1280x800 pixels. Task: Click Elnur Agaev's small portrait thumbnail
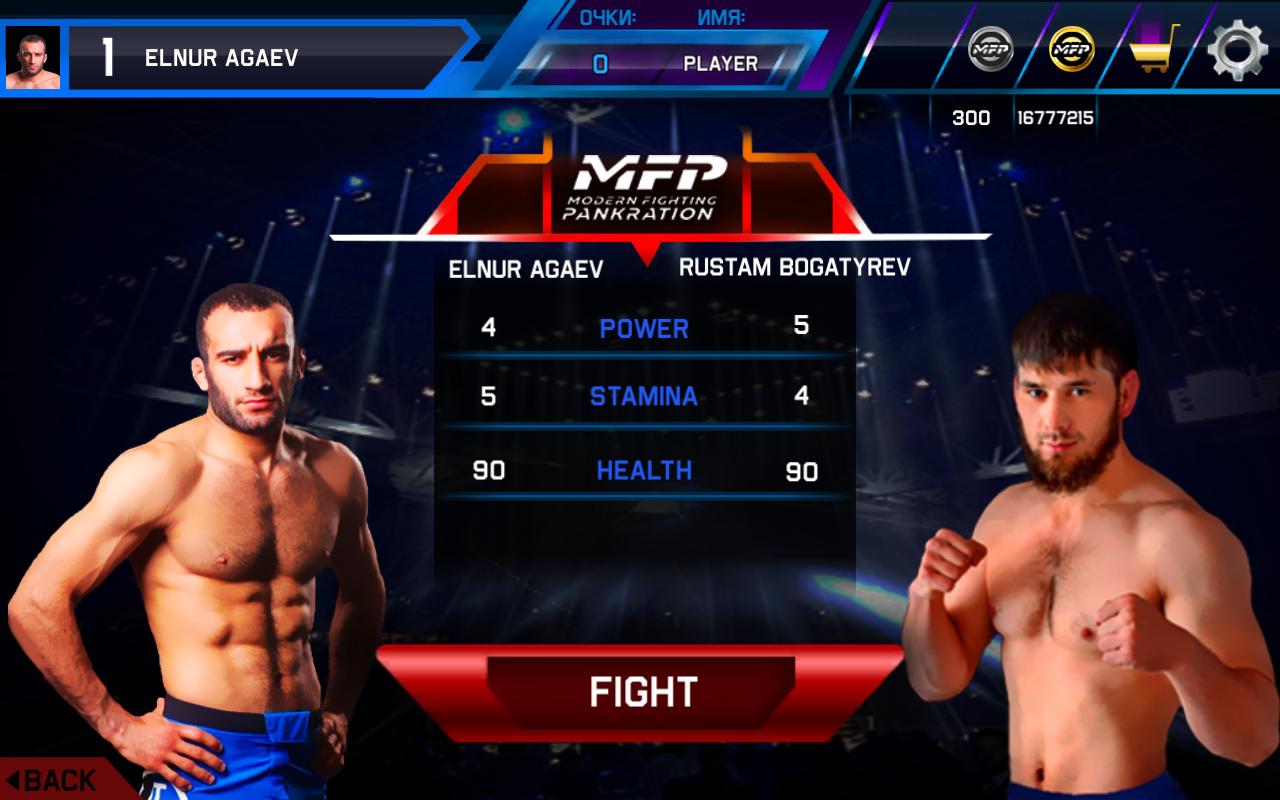coord(33,57)
